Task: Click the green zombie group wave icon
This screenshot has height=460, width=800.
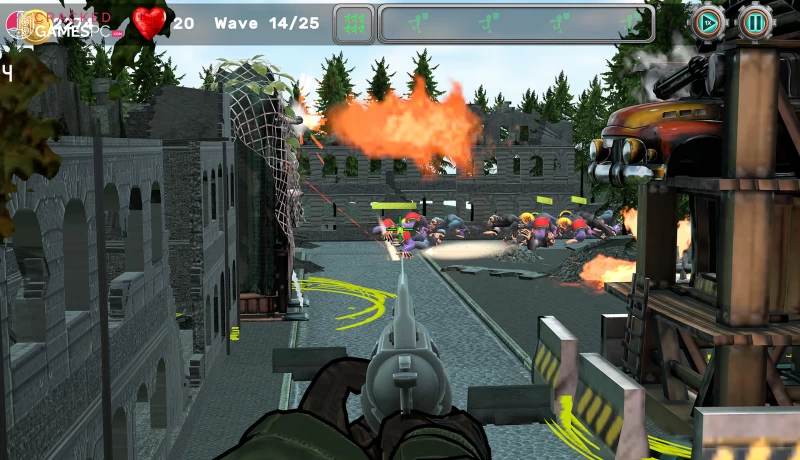Action: click(x=353, y=22)
